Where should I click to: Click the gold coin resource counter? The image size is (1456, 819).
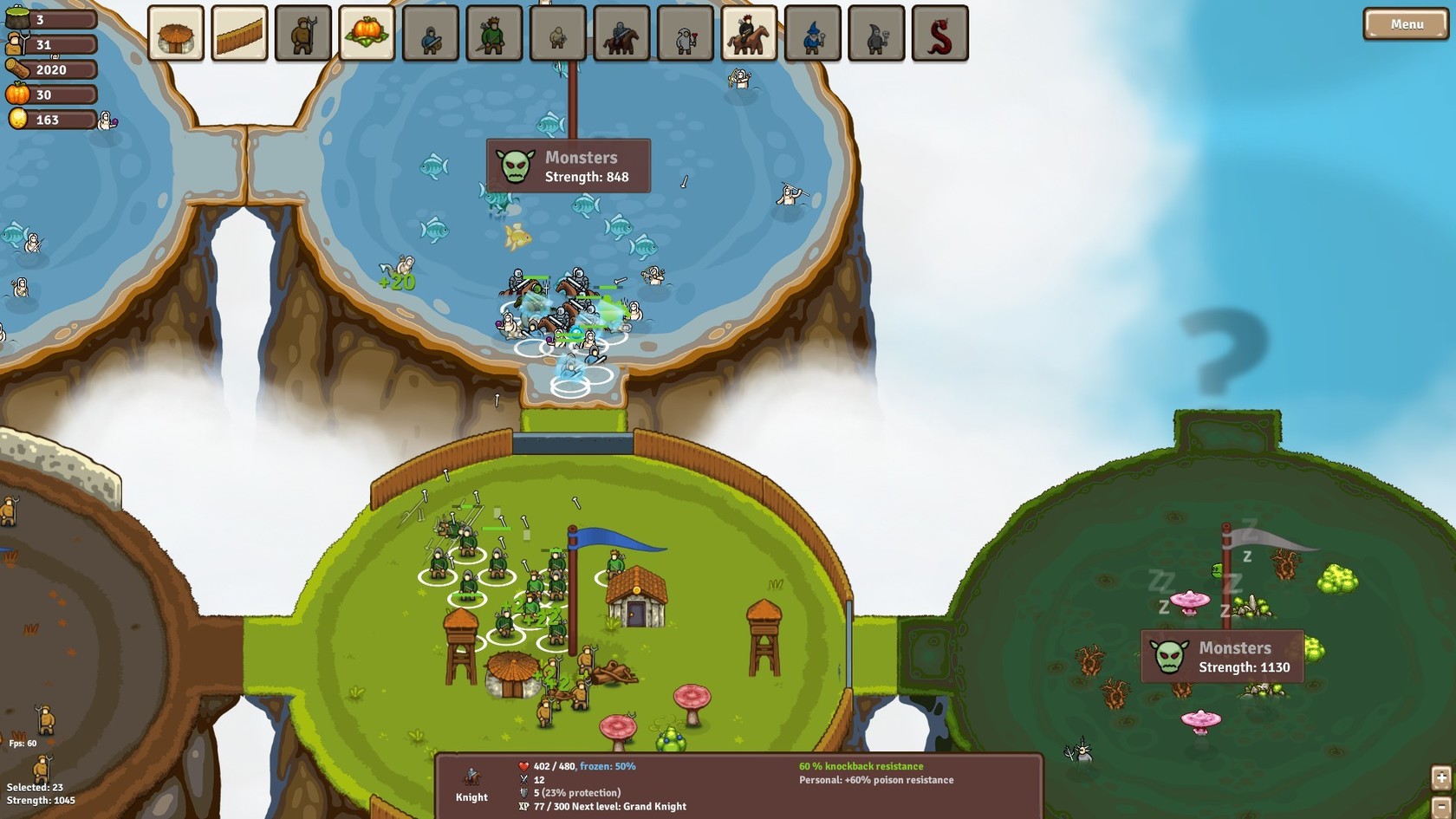point(48,120)
